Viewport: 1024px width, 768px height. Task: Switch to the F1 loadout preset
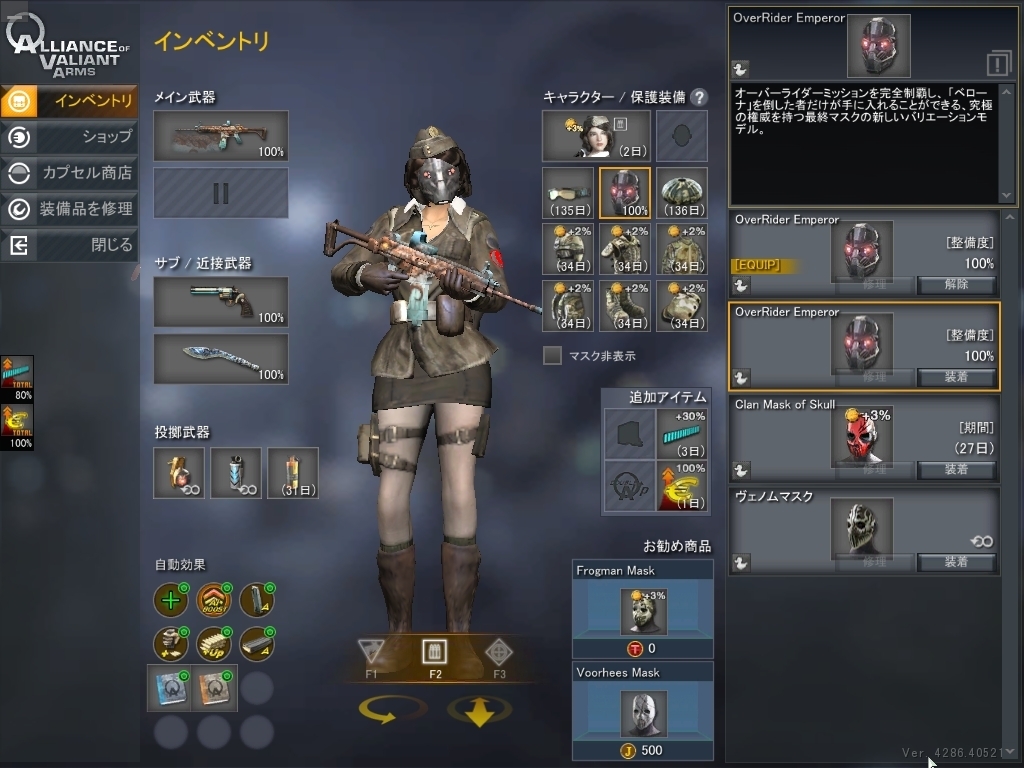(x=372, y=656)
